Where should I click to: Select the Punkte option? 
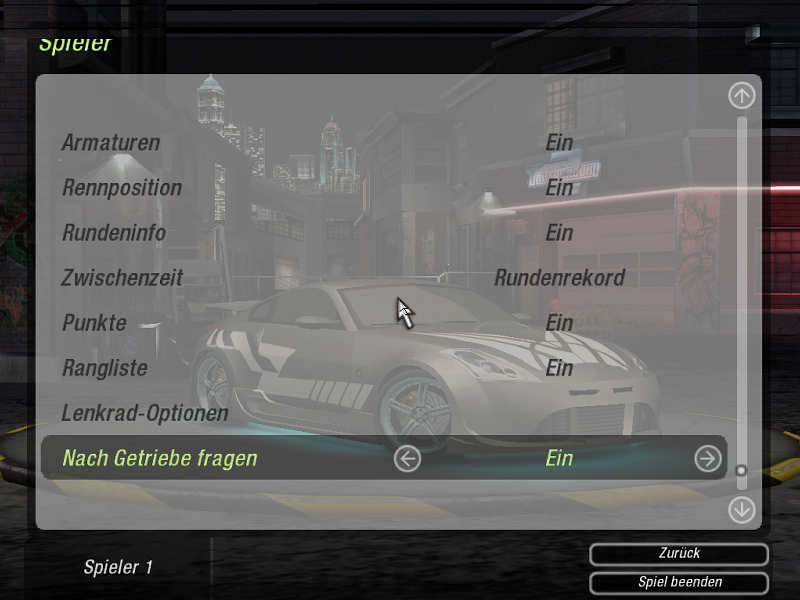pos(94,323)
